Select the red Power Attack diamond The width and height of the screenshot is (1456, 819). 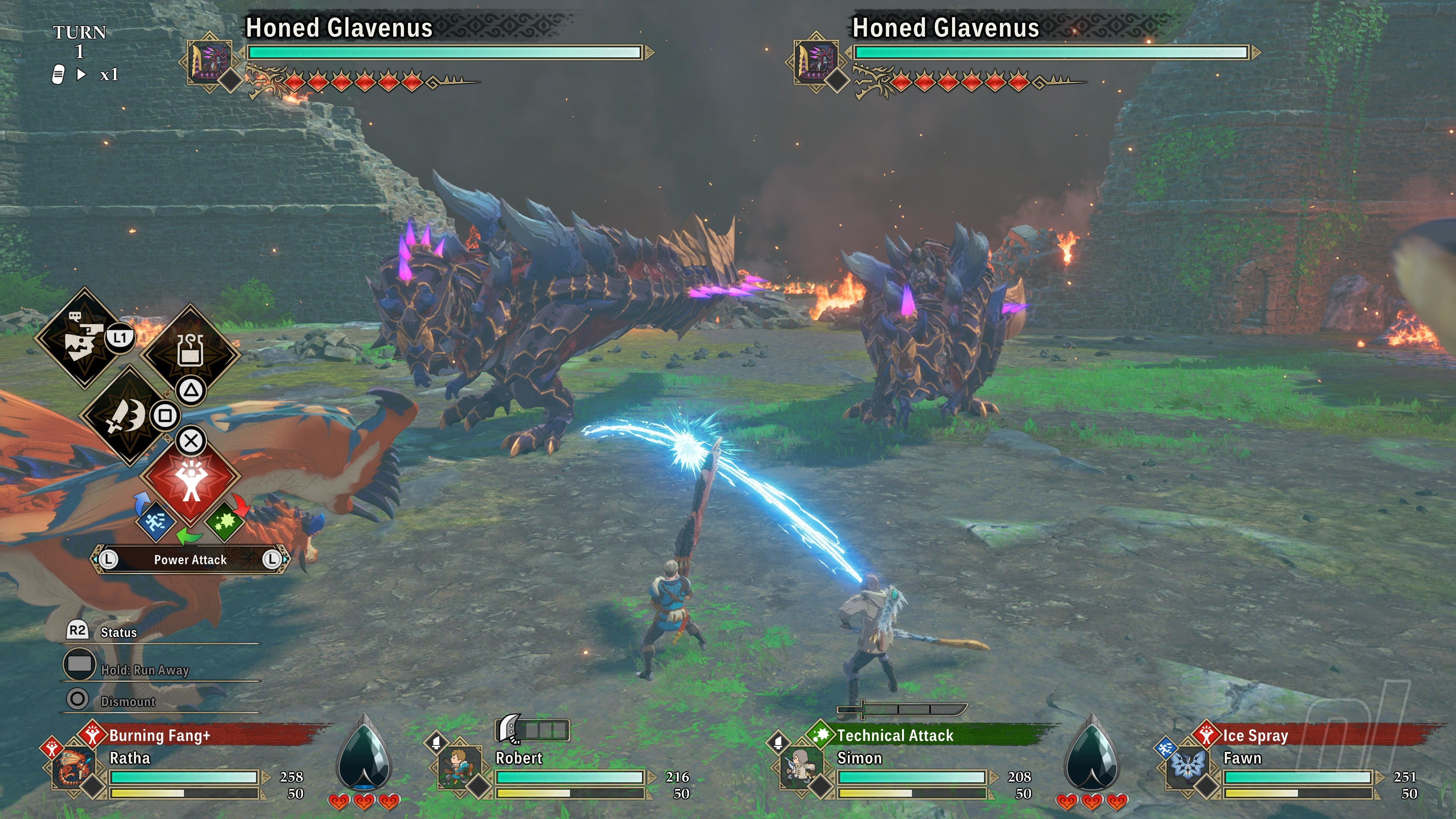click(190, 480)
